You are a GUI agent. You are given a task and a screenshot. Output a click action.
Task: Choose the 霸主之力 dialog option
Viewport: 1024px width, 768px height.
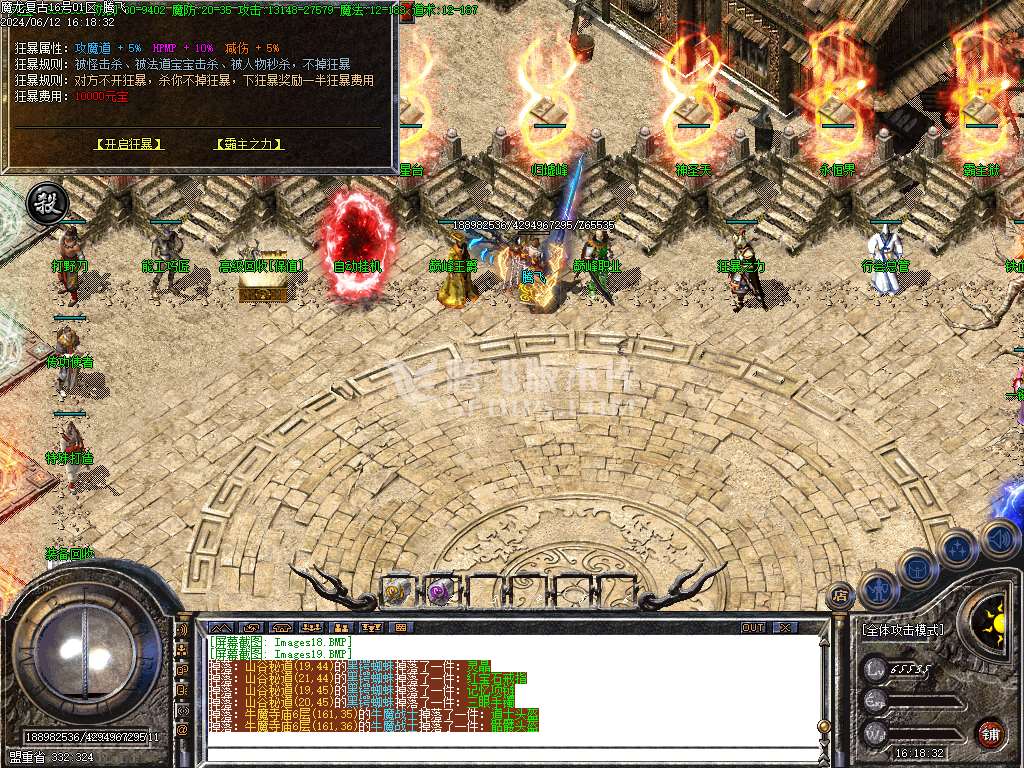[x=249, y=144]
